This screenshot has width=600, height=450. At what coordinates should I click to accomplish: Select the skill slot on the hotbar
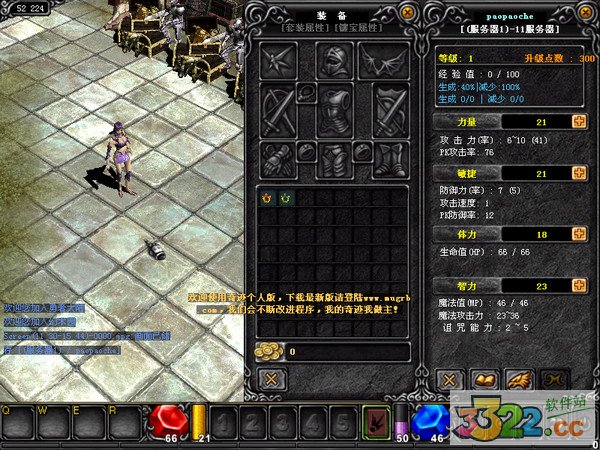tap(378, 418)
